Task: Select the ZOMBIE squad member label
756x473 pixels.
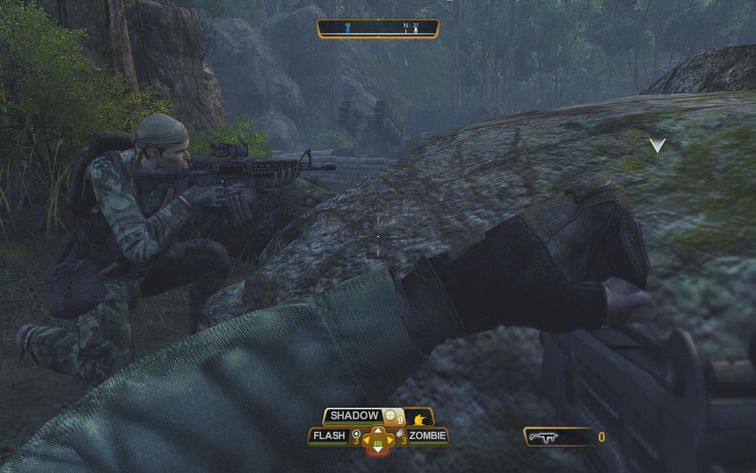Action: pos(427,436)
